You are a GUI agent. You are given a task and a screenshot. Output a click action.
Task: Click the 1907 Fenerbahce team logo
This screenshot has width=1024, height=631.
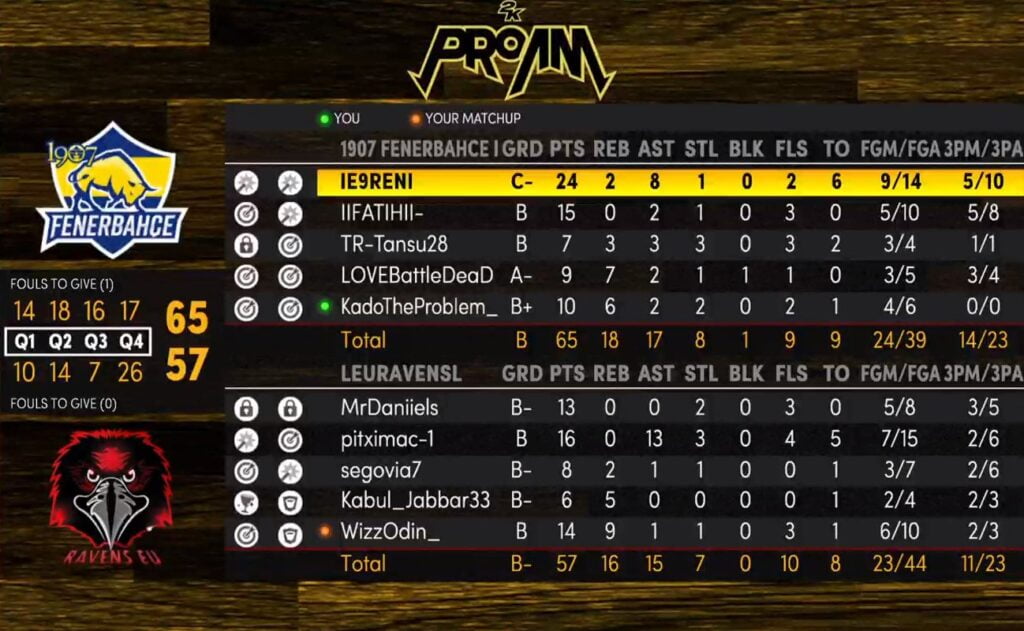[x=112, y=191]
